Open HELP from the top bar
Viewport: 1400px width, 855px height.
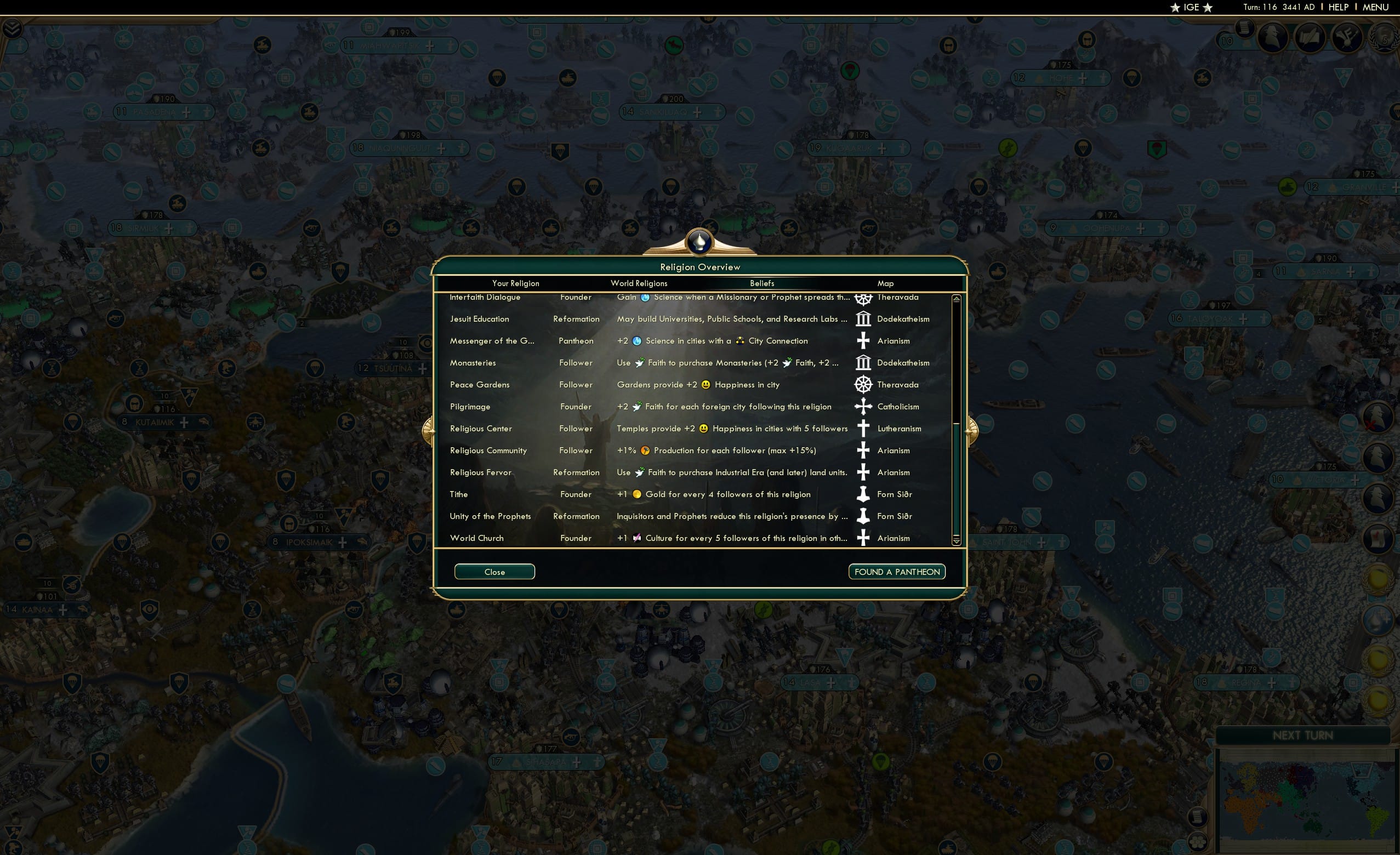pyautogui.click(x=1338, y=7)
